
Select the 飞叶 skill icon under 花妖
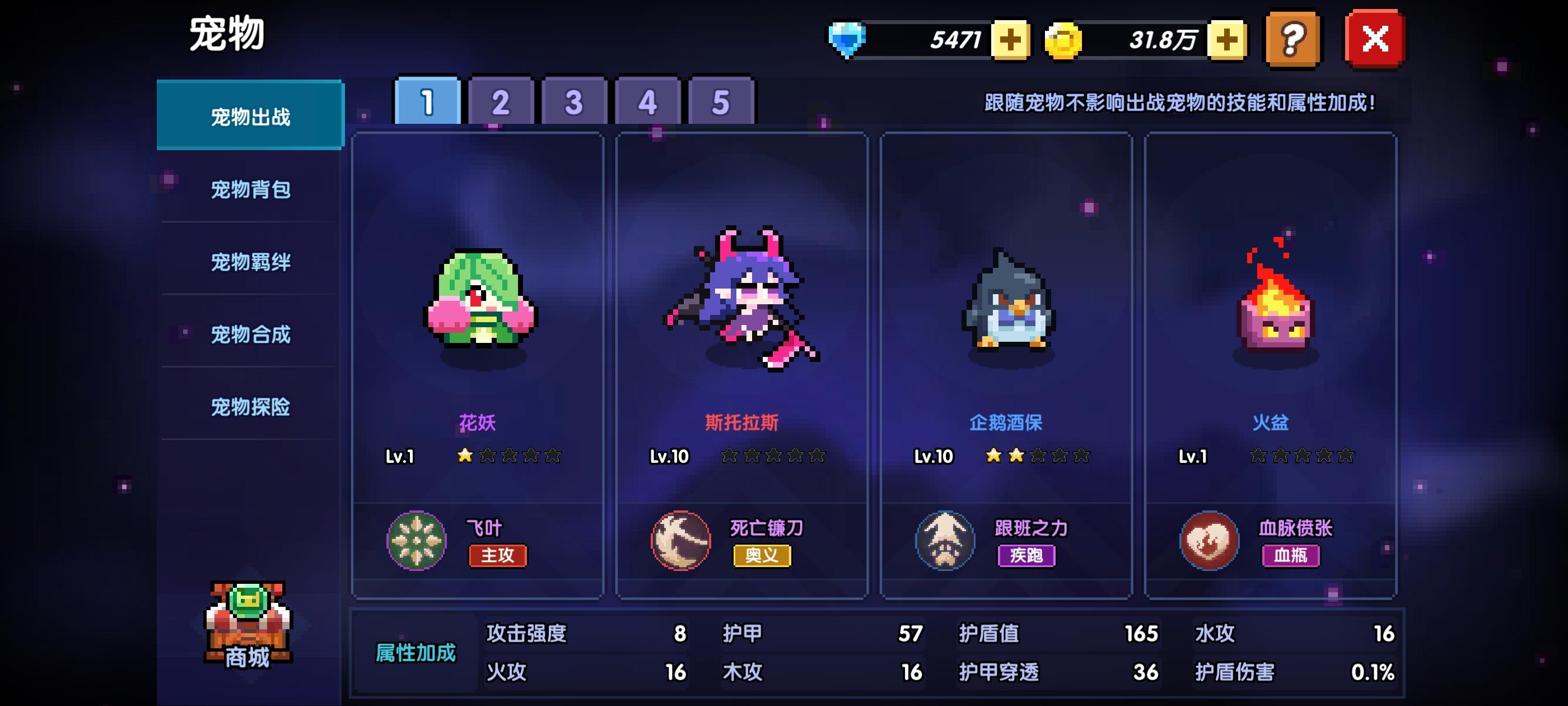tap(416, 540)
